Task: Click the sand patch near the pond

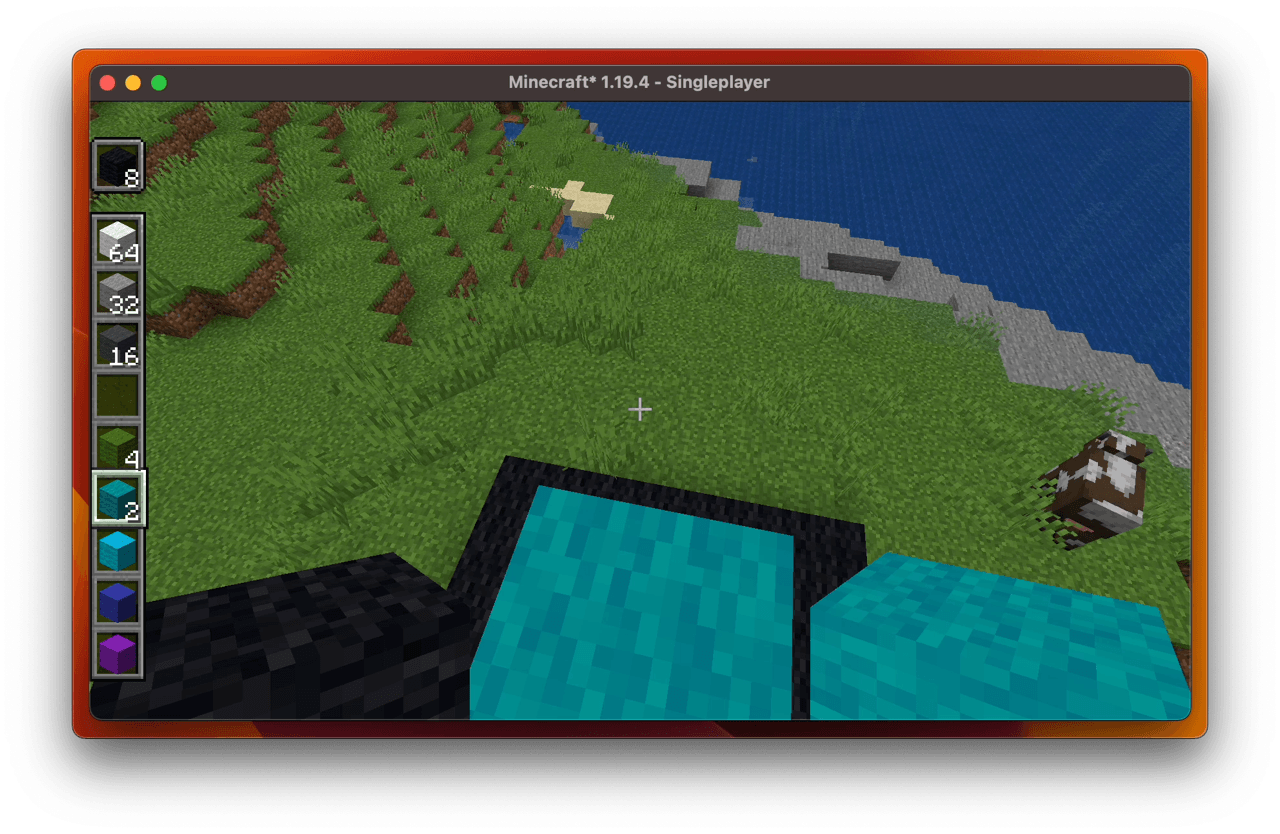Action: tap(585, 195)
